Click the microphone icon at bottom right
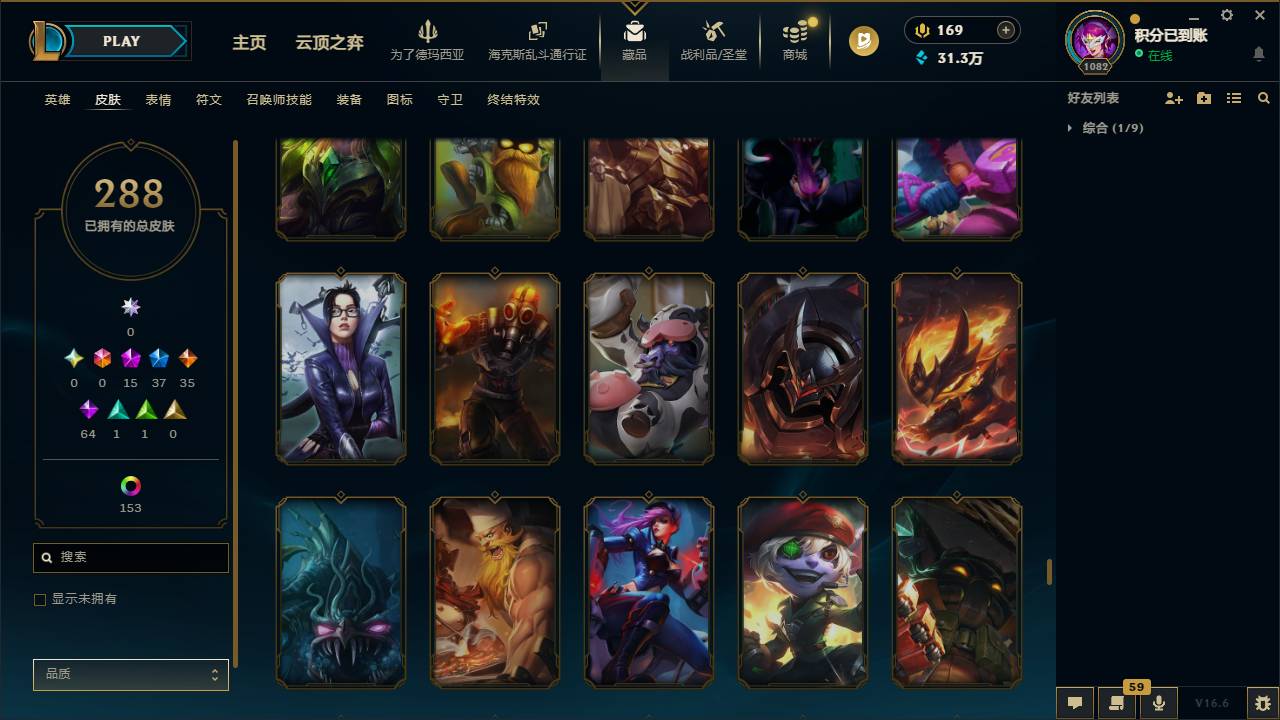The width and height of the screenshot is (1280, 720). (x=1159, y=702)
